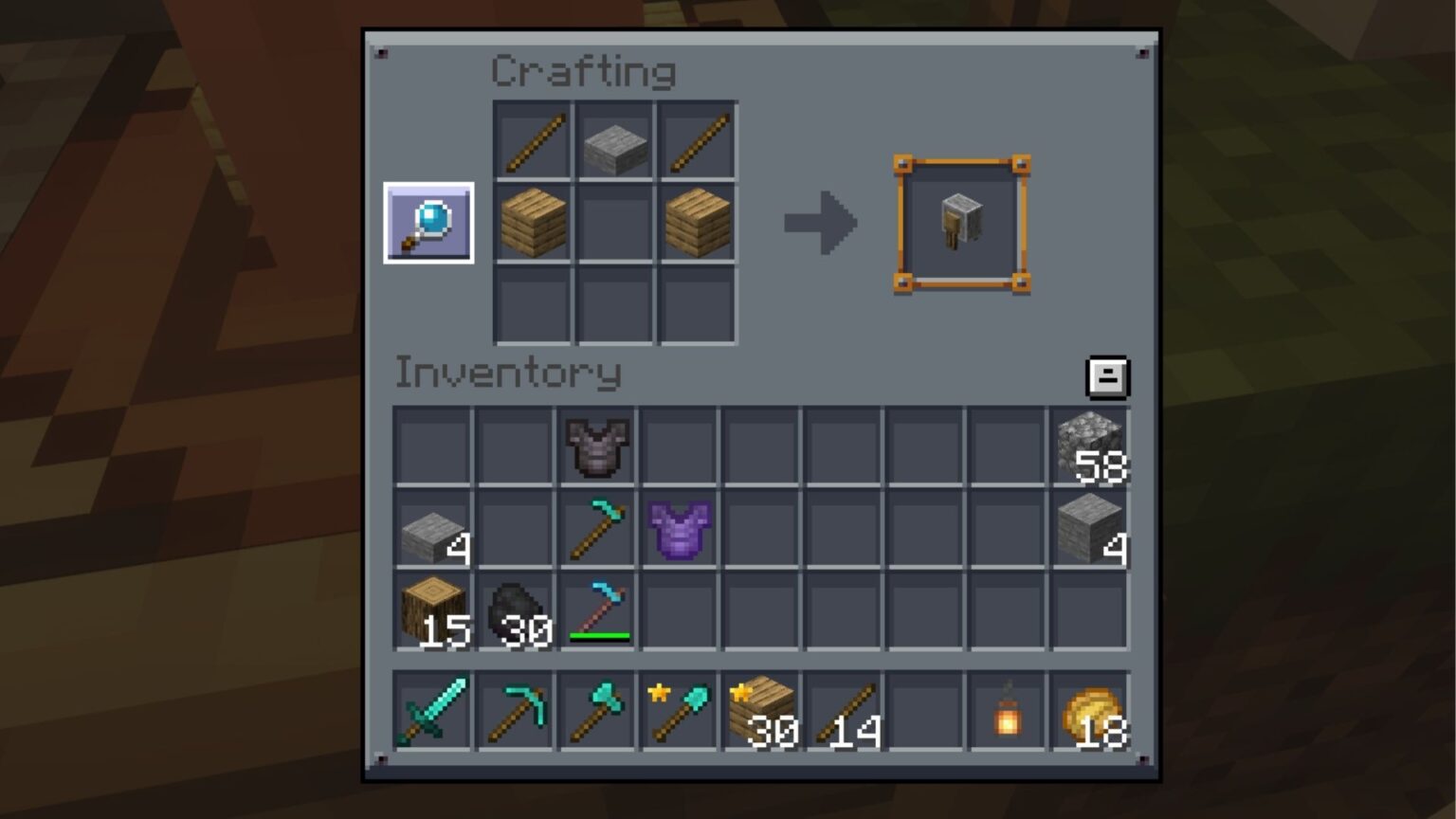Take the grindstone from the crafting output slot
Screen dimensions: 1456x819
pos(960,220)
